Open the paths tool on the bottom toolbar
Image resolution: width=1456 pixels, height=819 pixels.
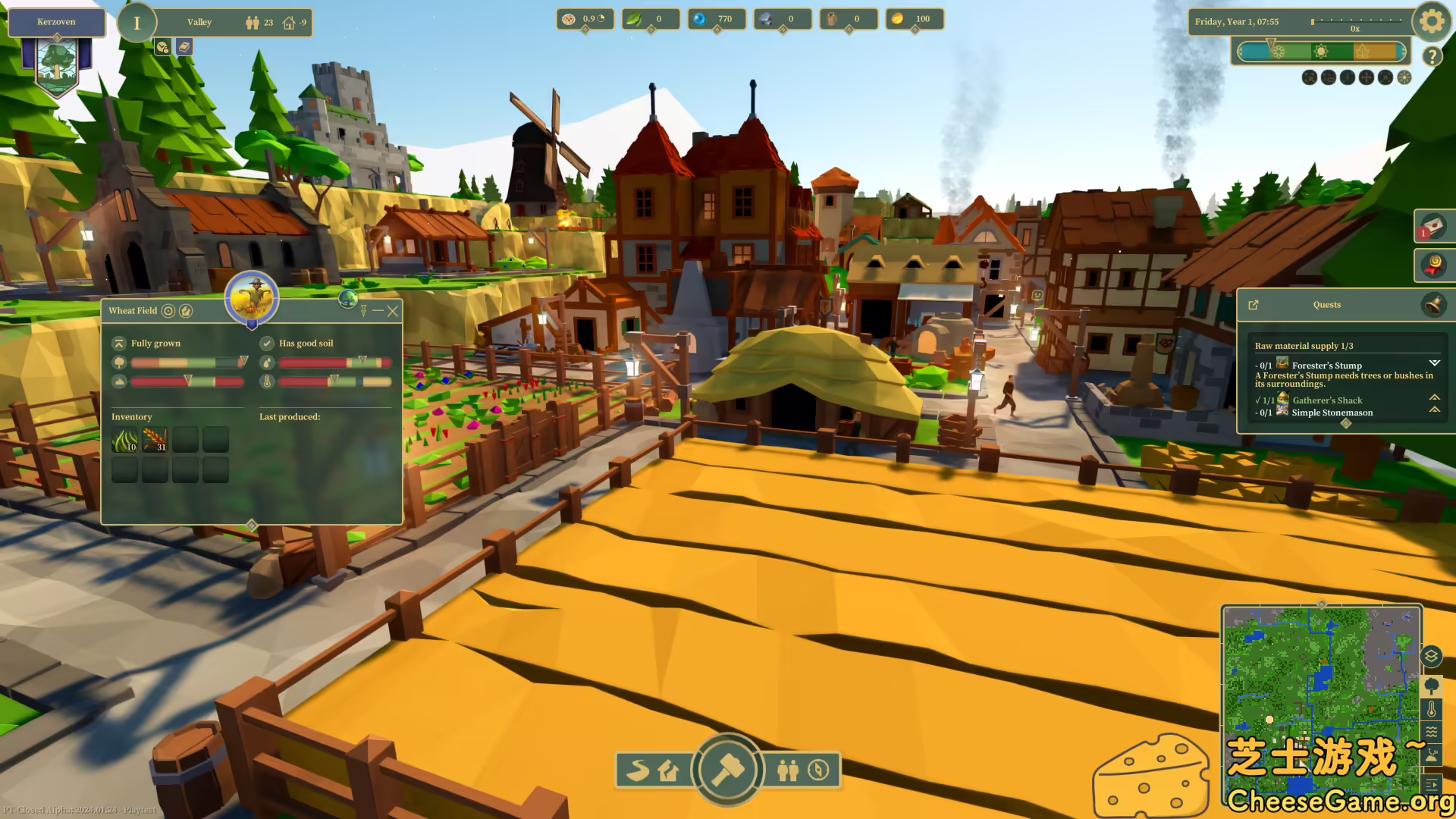coord(638,770)
